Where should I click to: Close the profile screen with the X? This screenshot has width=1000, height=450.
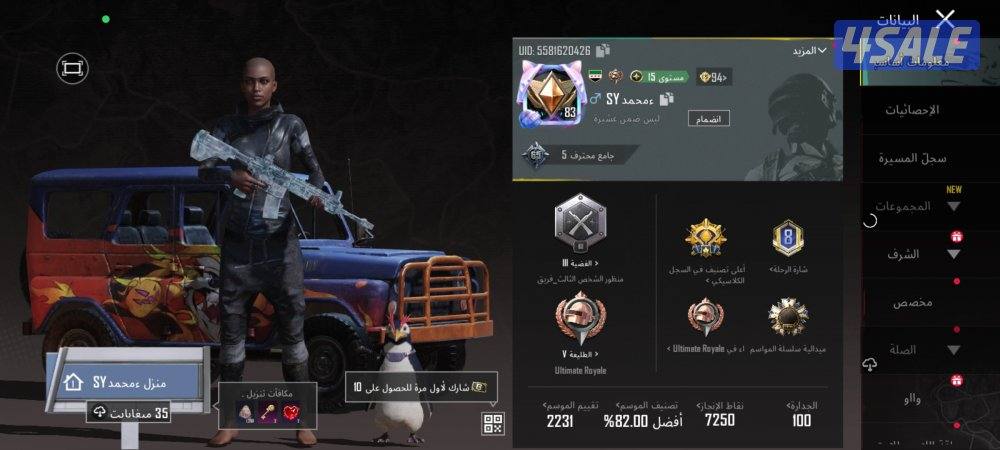pos(944,19)
